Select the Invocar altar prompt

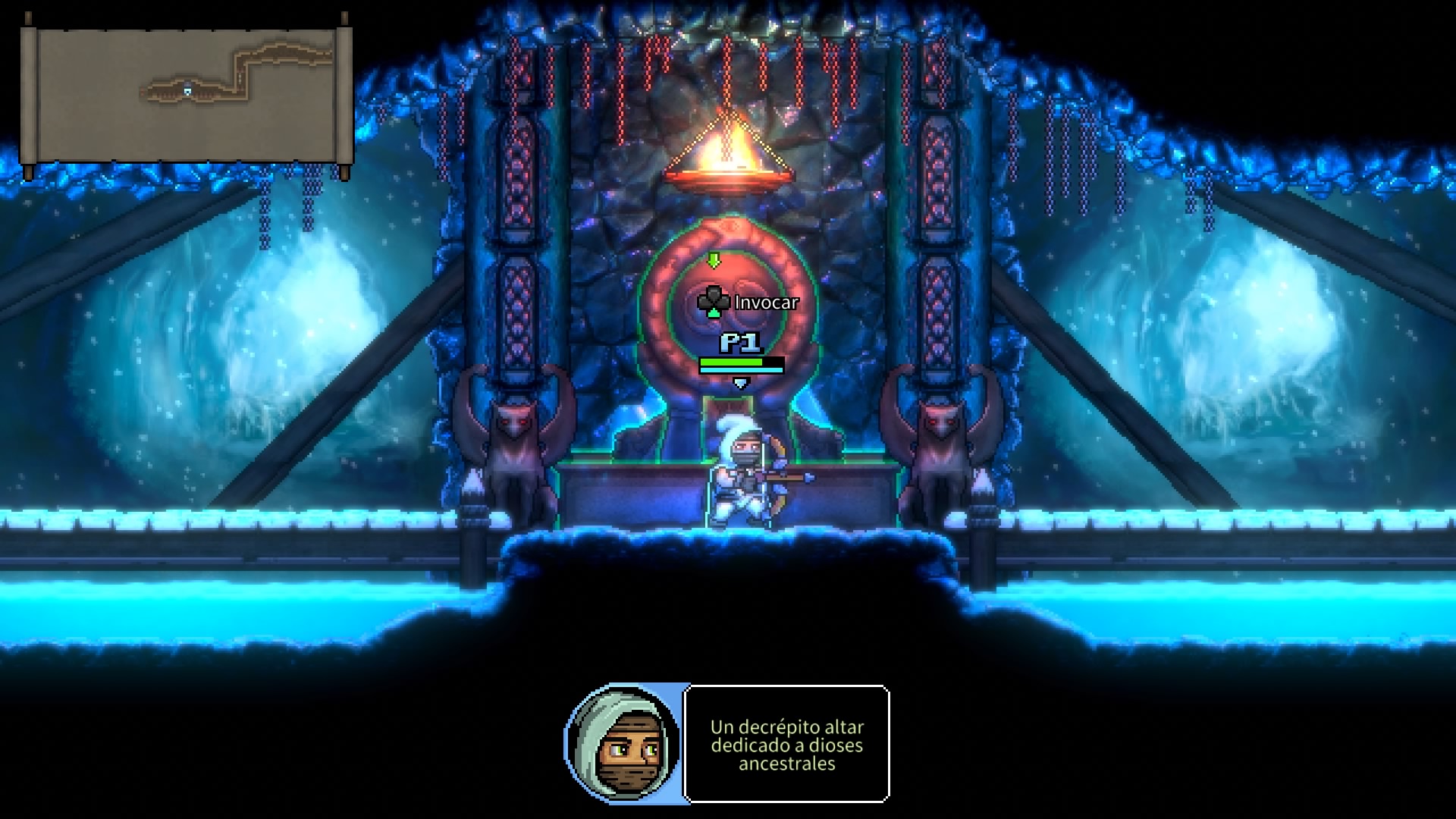(749, 303)
